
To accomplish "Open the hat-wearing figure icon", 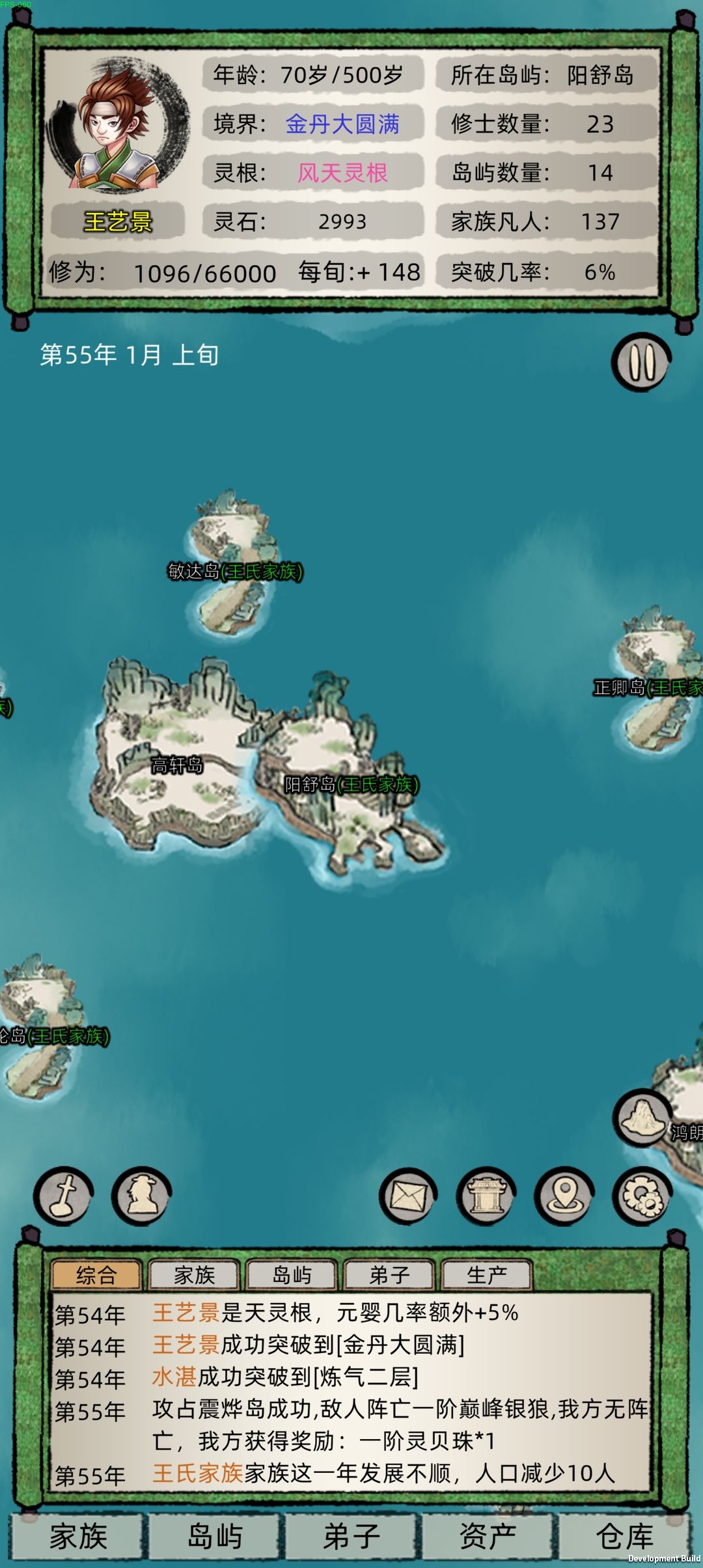I will tap(141, 1196).
